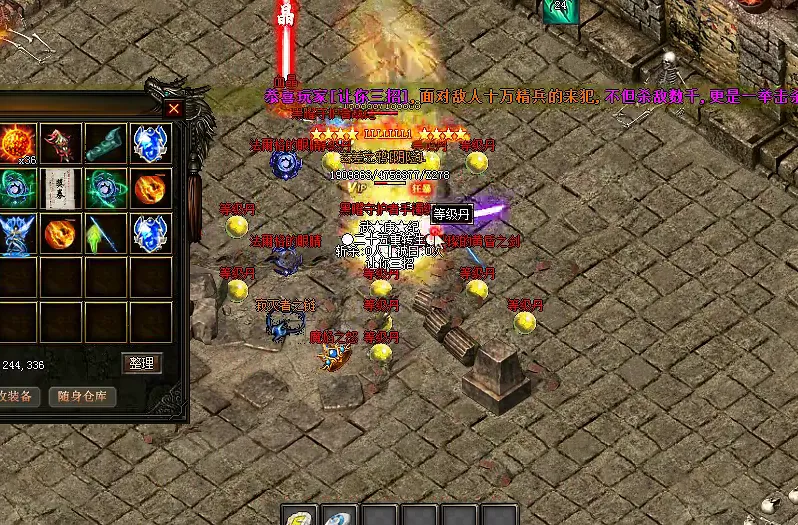
Task: Use the blue-white item in the hotbar
Action: click(x=340, y=517)
